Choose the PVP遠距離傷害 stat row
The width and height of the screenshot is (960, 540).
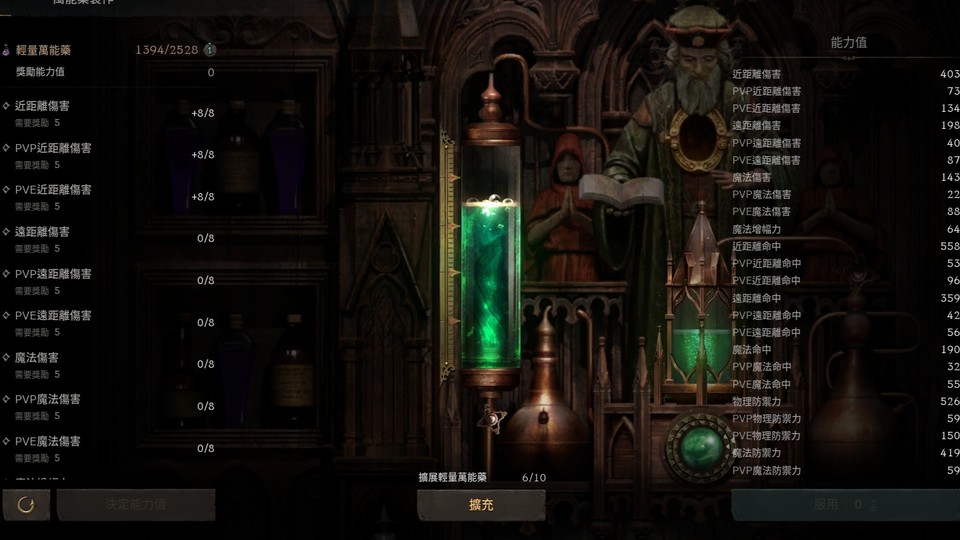[110, 281]
